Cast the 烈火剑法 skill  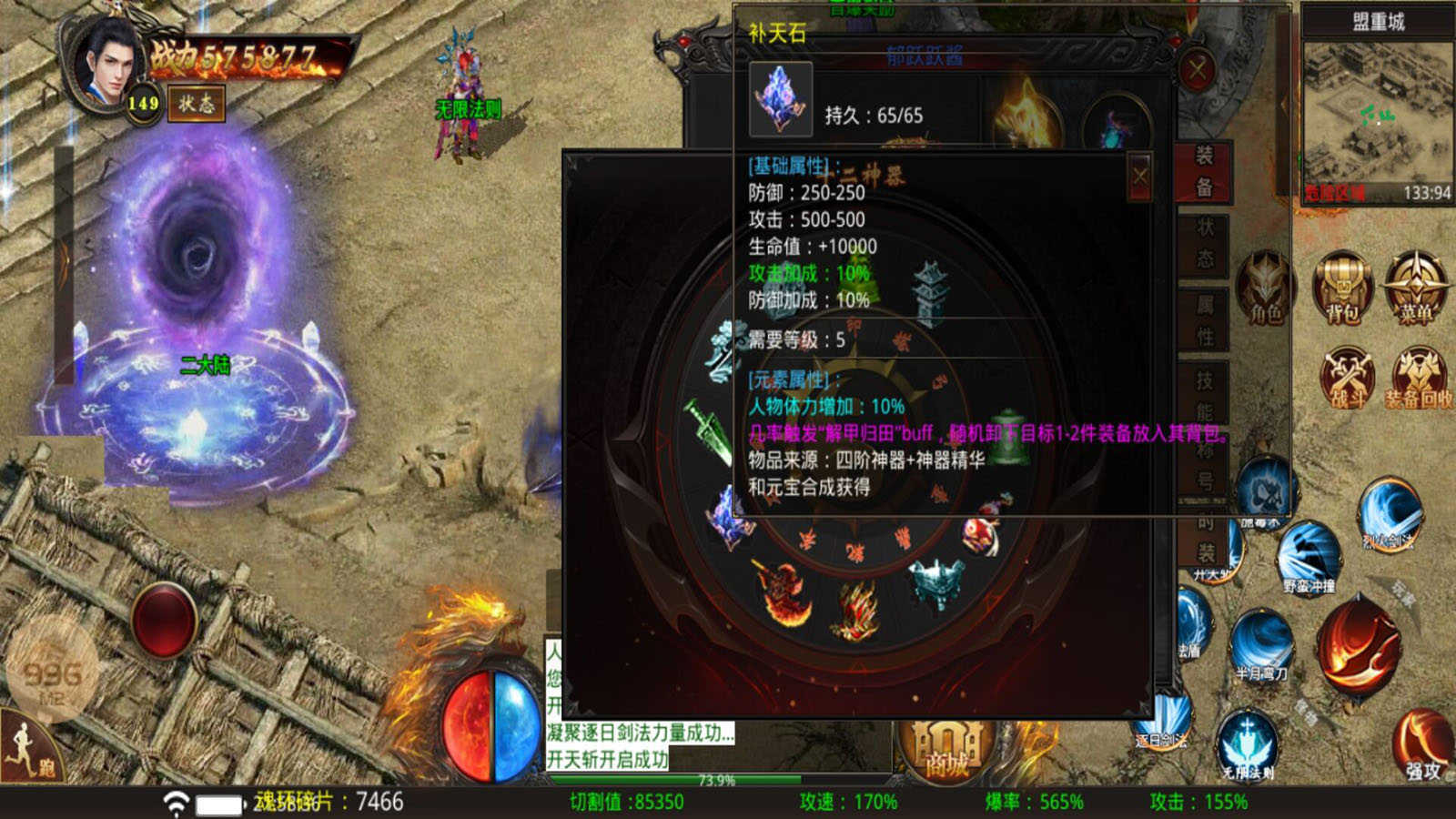coord(1389,514)
